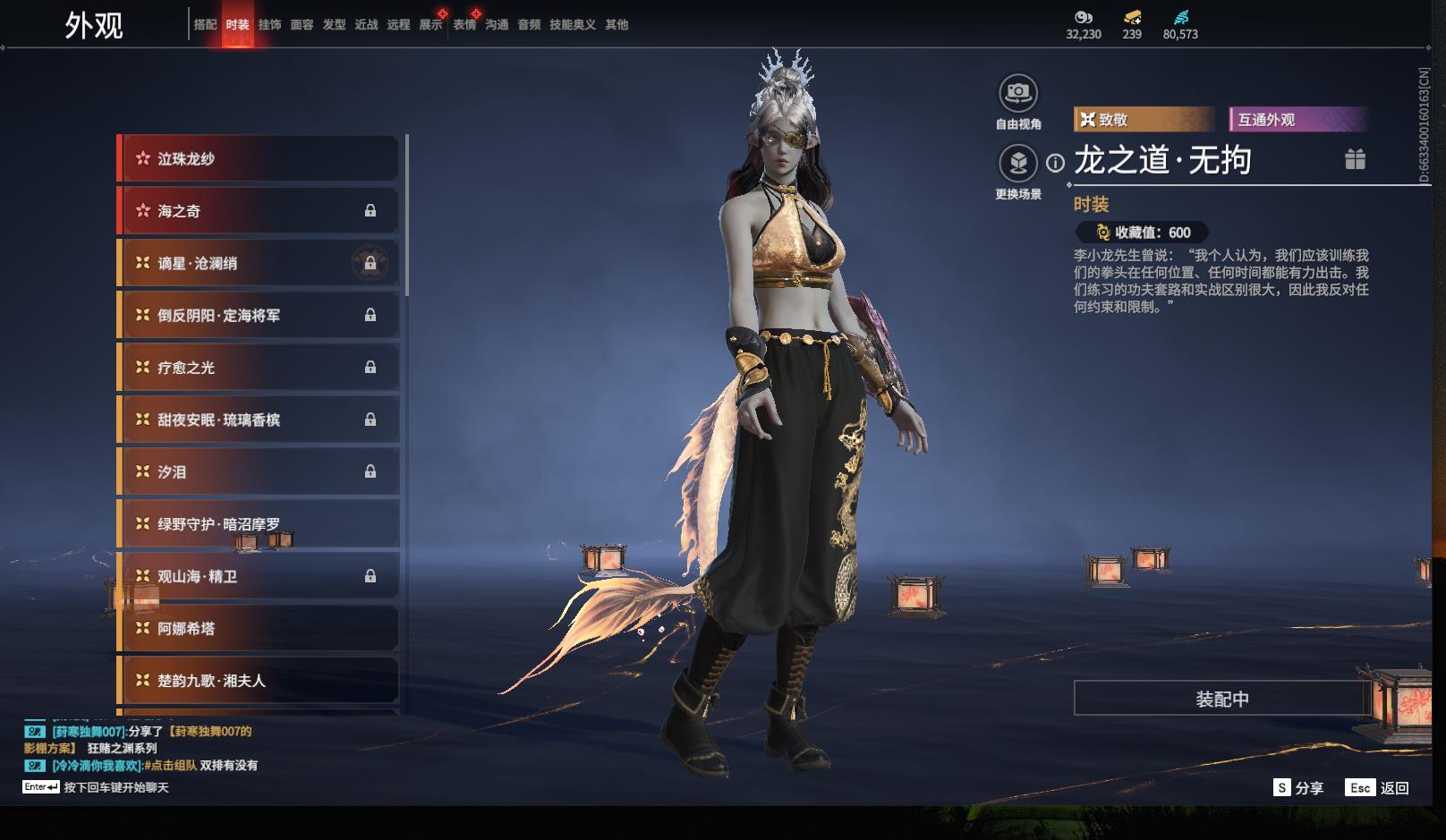The image size is (1446, 840).
Task: Click the 分享 share button
Action: point(1298,787)
